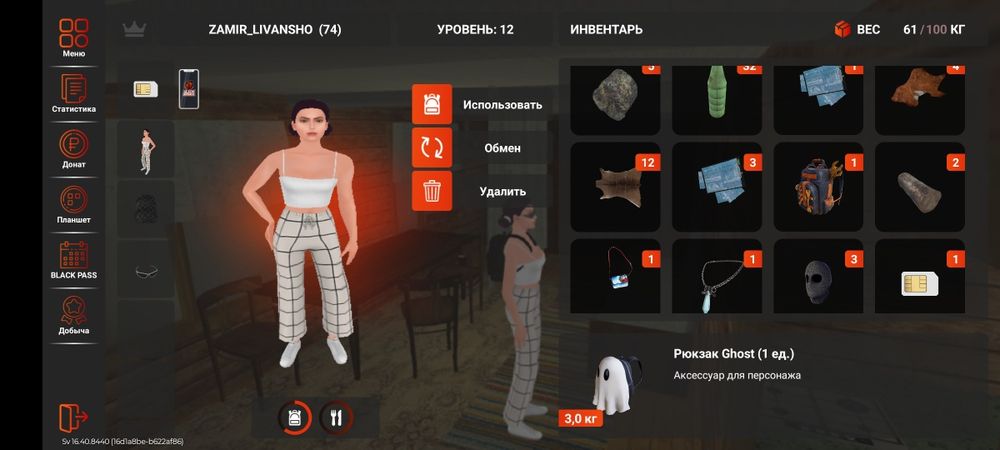
Task: Open the Планшет tablet
Action: tap(73, 204)
